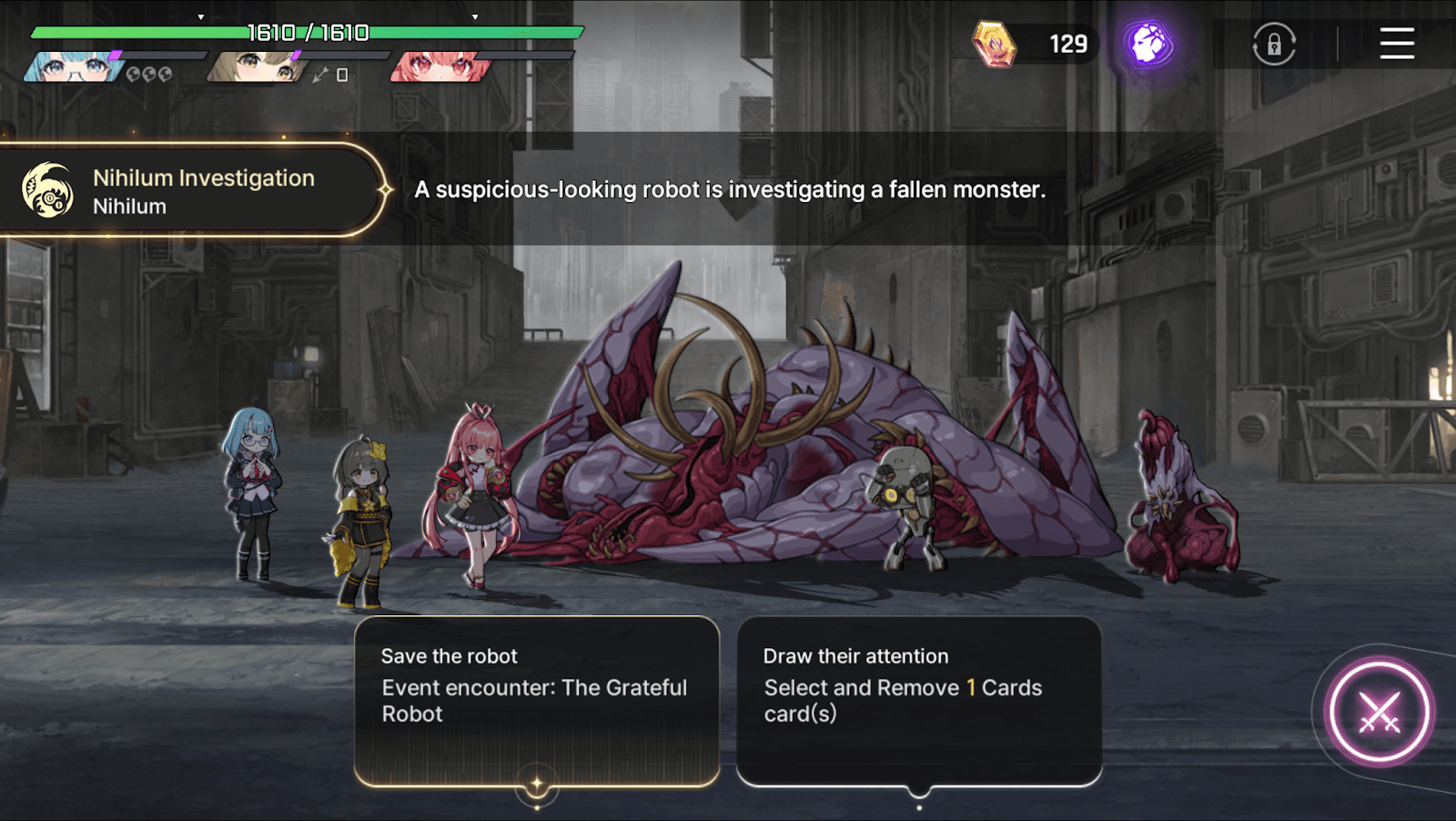The image size is (1456, 821).
Task: Click the golden medallion currency icon
Action: (994, 44)
